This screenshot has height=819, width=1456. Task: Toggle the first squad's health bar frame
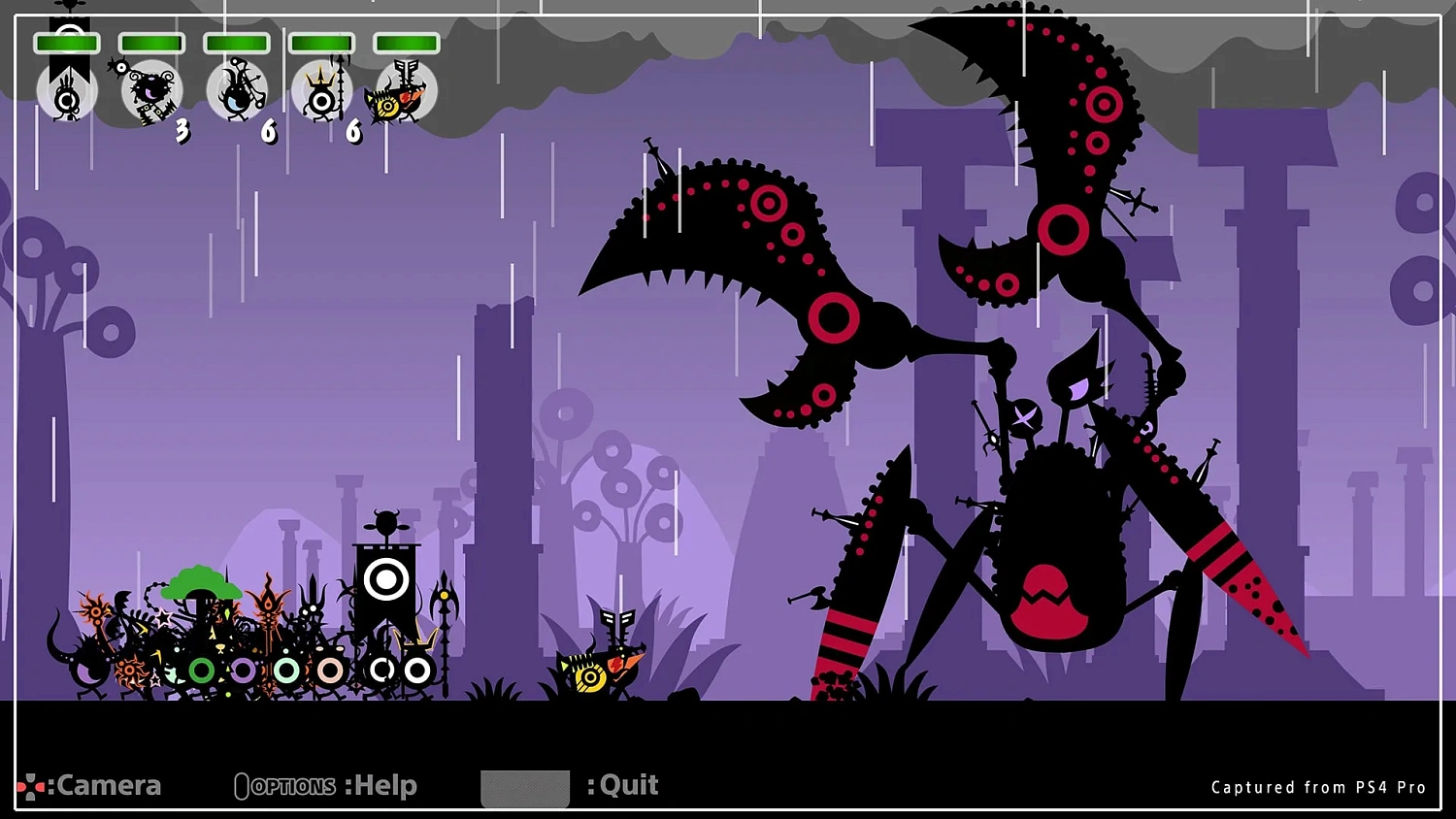coord(68,42)
